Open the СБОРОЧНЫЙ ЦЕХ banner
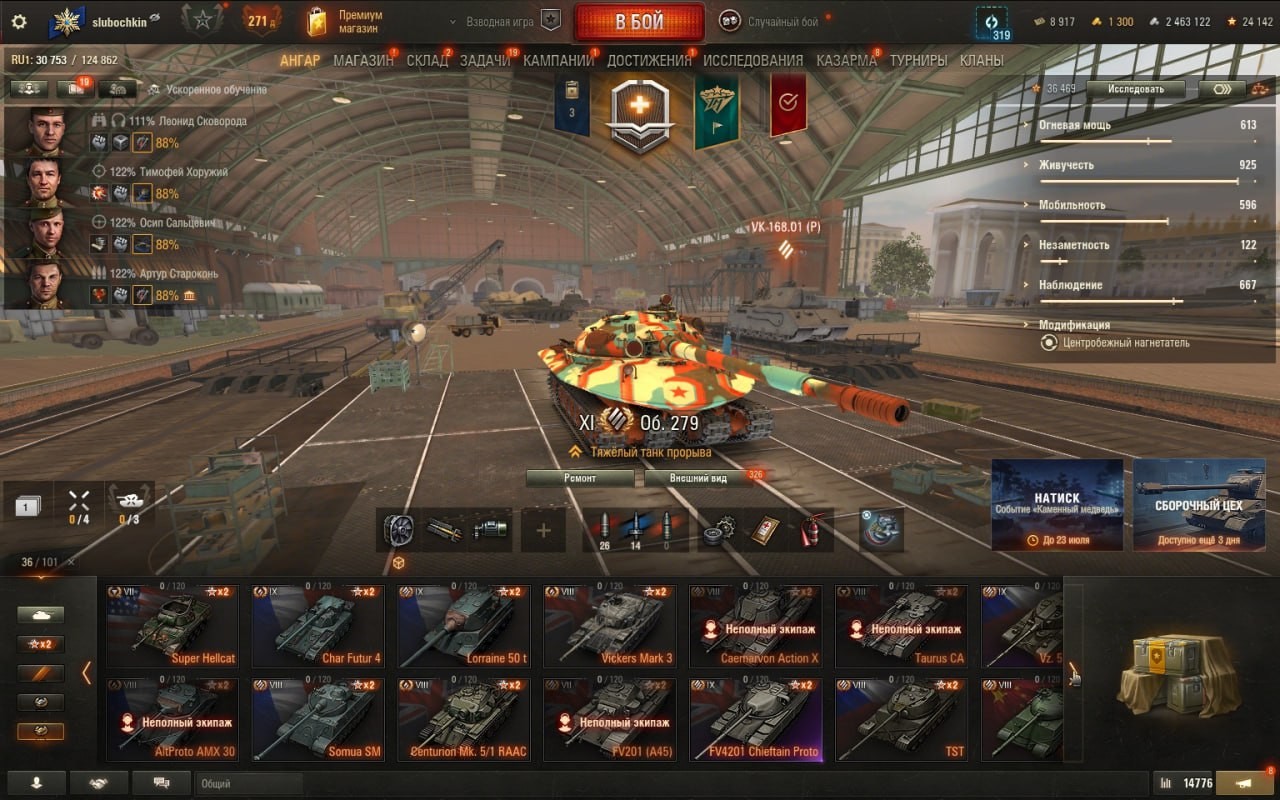The image size is (1280, 800). (1199, 504)
